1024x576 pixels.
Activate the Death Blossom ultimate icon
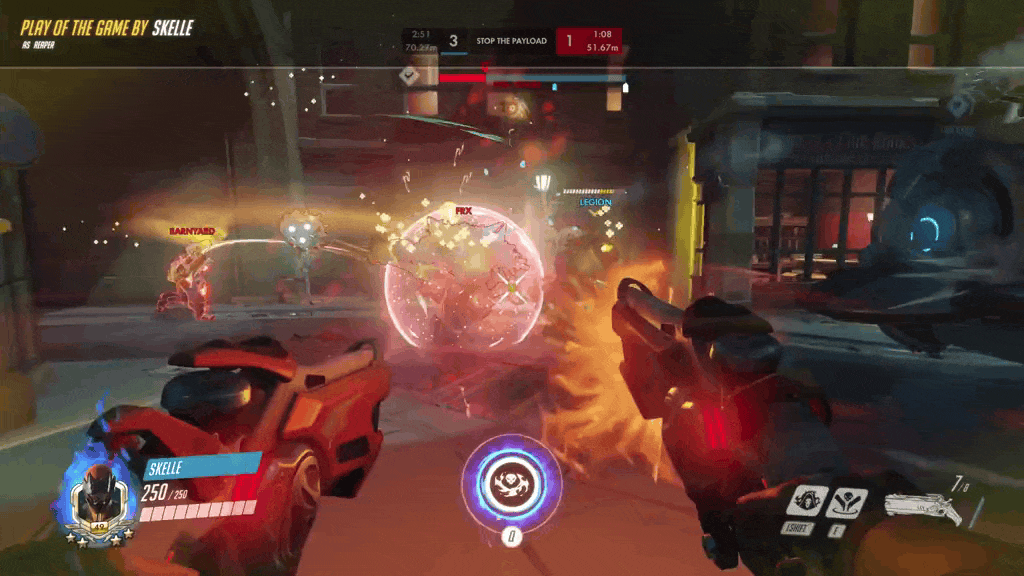coord(511,482)
